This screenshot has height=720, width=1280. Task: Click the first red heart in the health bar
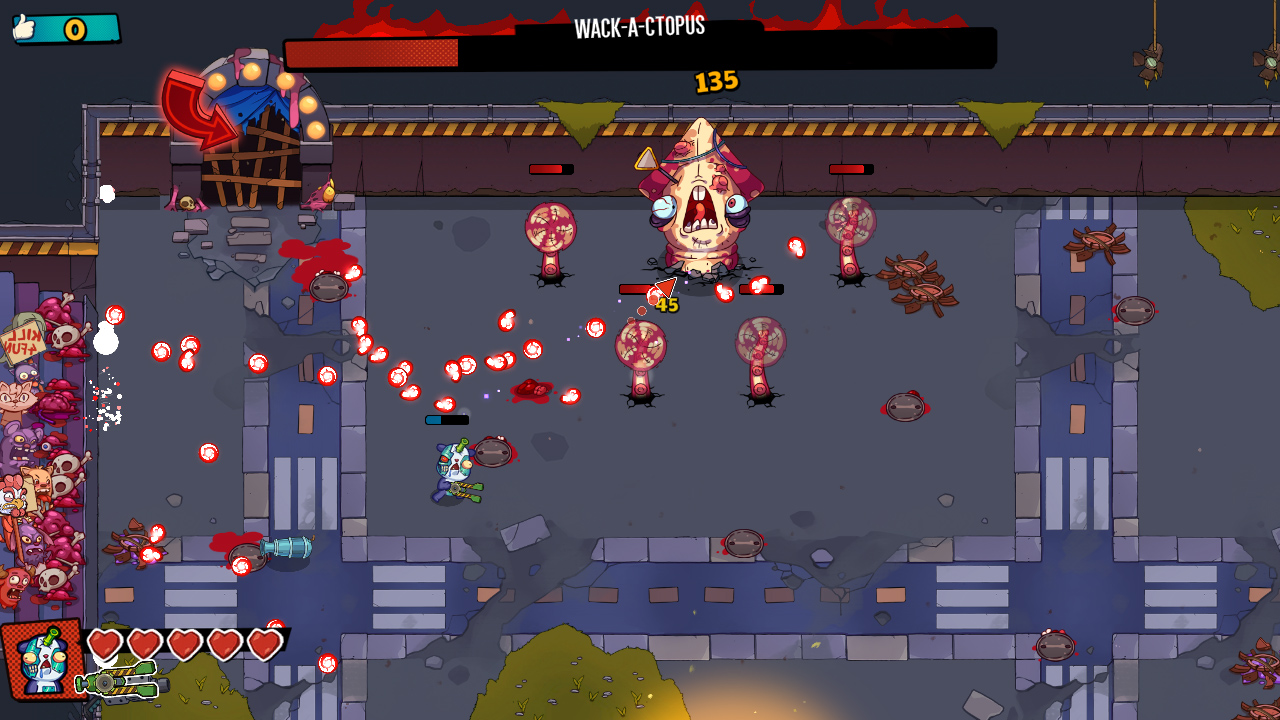coord(103,645)
